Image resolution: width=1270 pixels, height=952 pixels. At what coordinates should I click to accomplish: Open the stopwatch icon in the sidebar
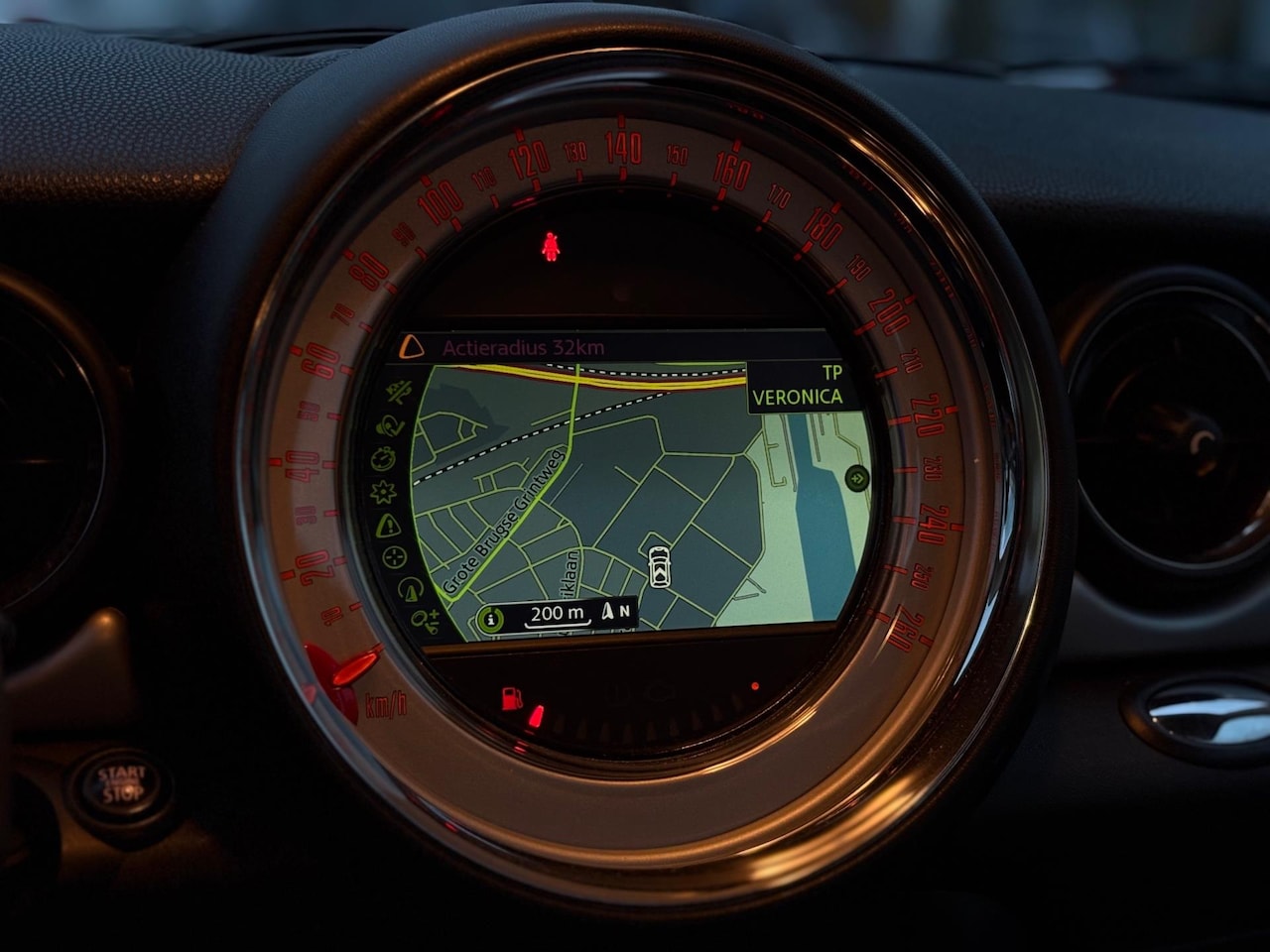coord(382,459)
